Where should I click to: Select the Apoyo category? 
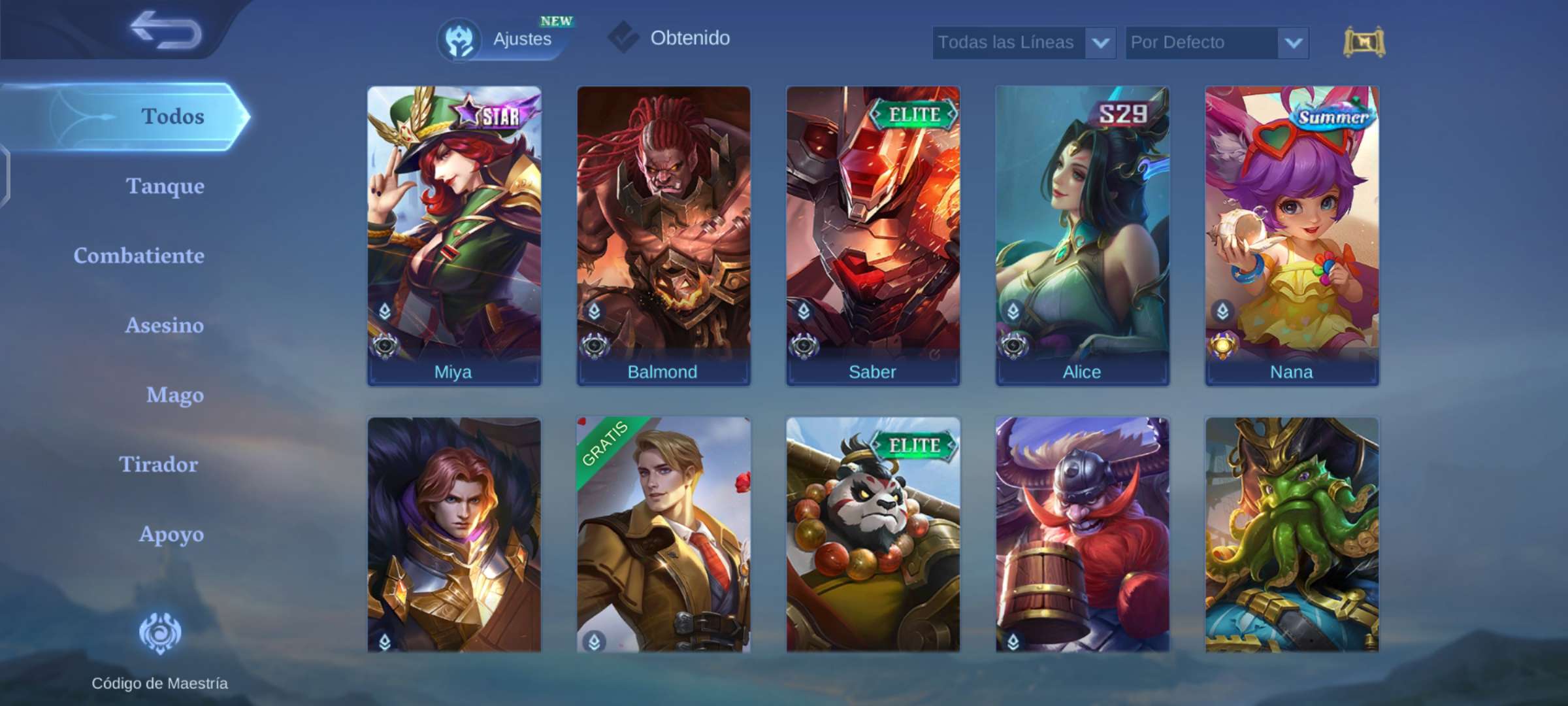tap(171, 534)
